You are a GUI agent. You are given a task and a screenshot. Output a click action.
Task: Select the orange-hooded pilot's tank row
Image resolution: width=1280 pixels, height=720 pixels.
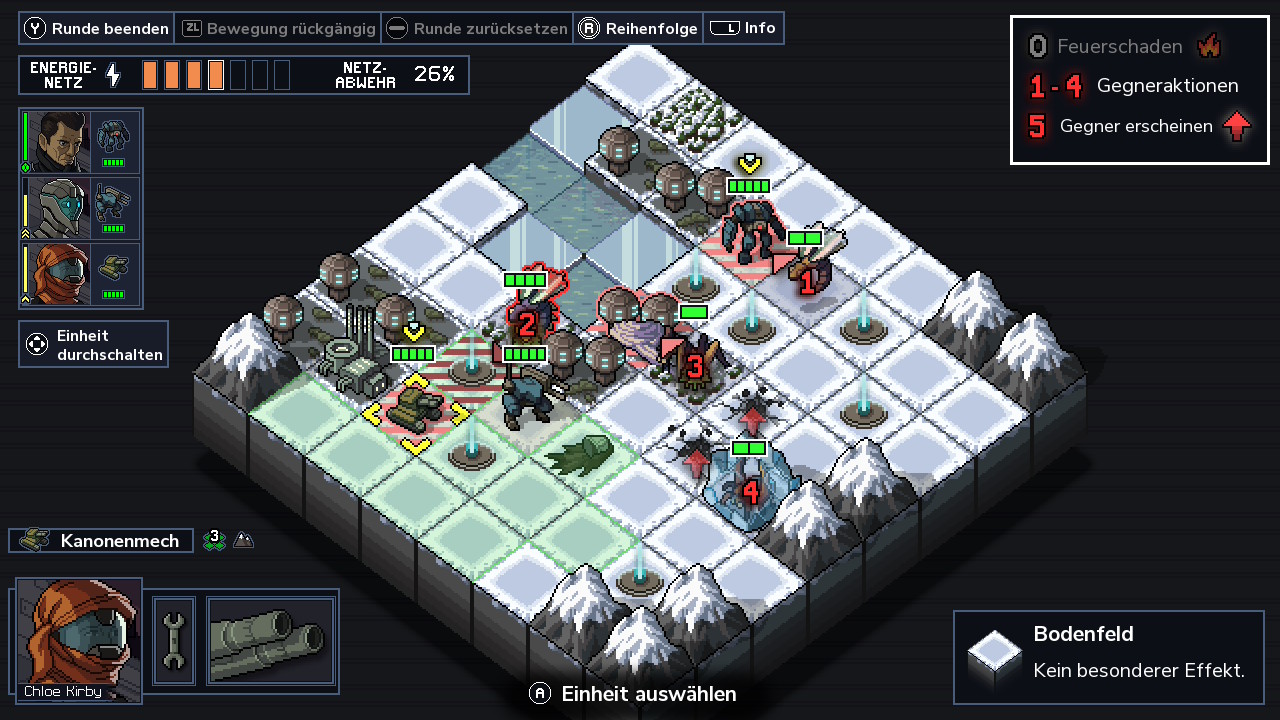(x=81, y=274)
